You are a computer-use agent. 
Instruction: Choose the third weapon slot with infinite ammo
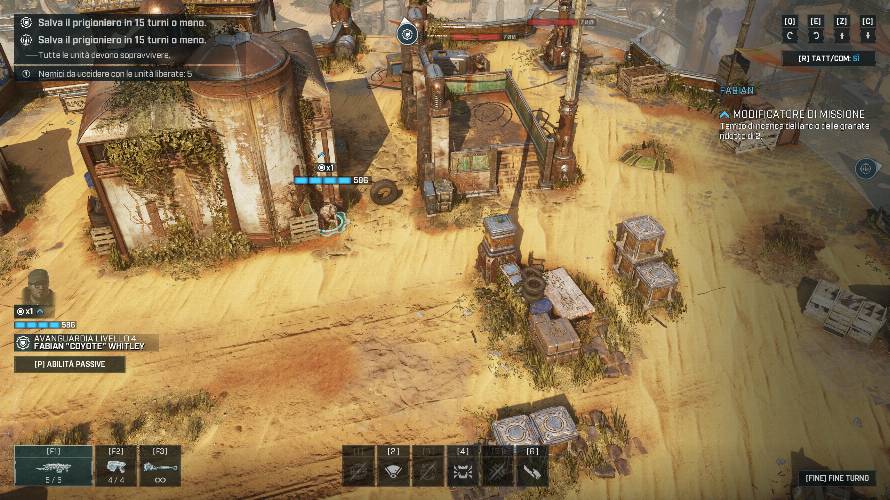[160, 466]
